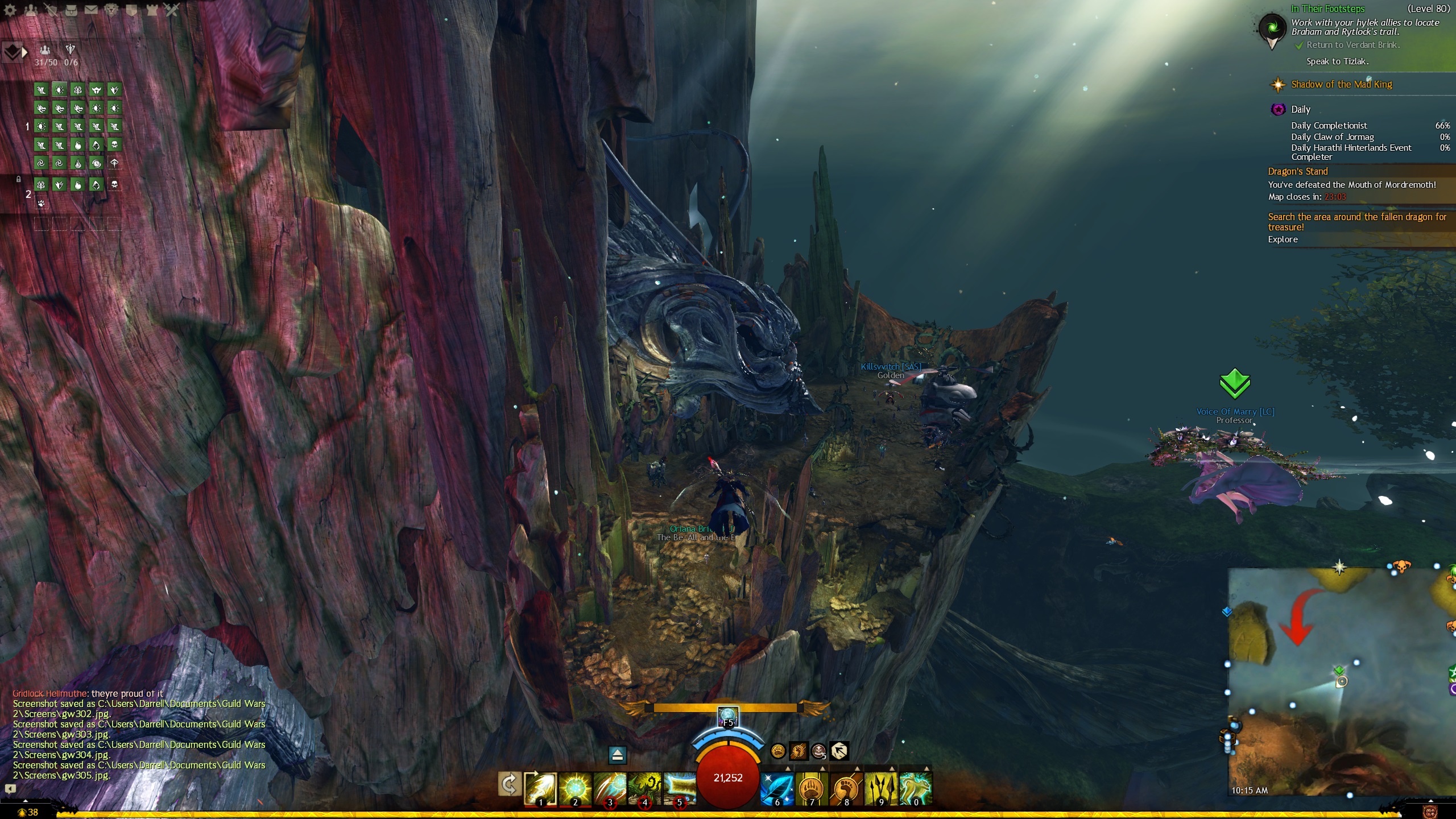1456x819 pixels.
Task: Select the In Their Footsteps story objective
Action: point(1327,9)
